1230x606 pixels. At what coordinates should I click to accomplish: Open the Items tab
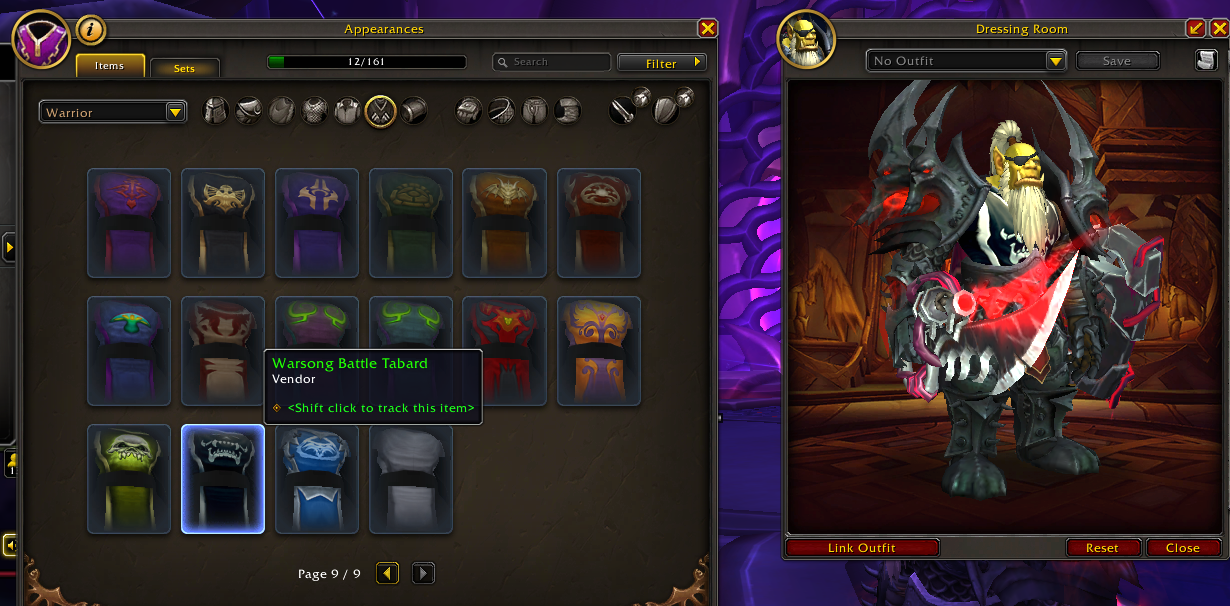tap(110, 66)
